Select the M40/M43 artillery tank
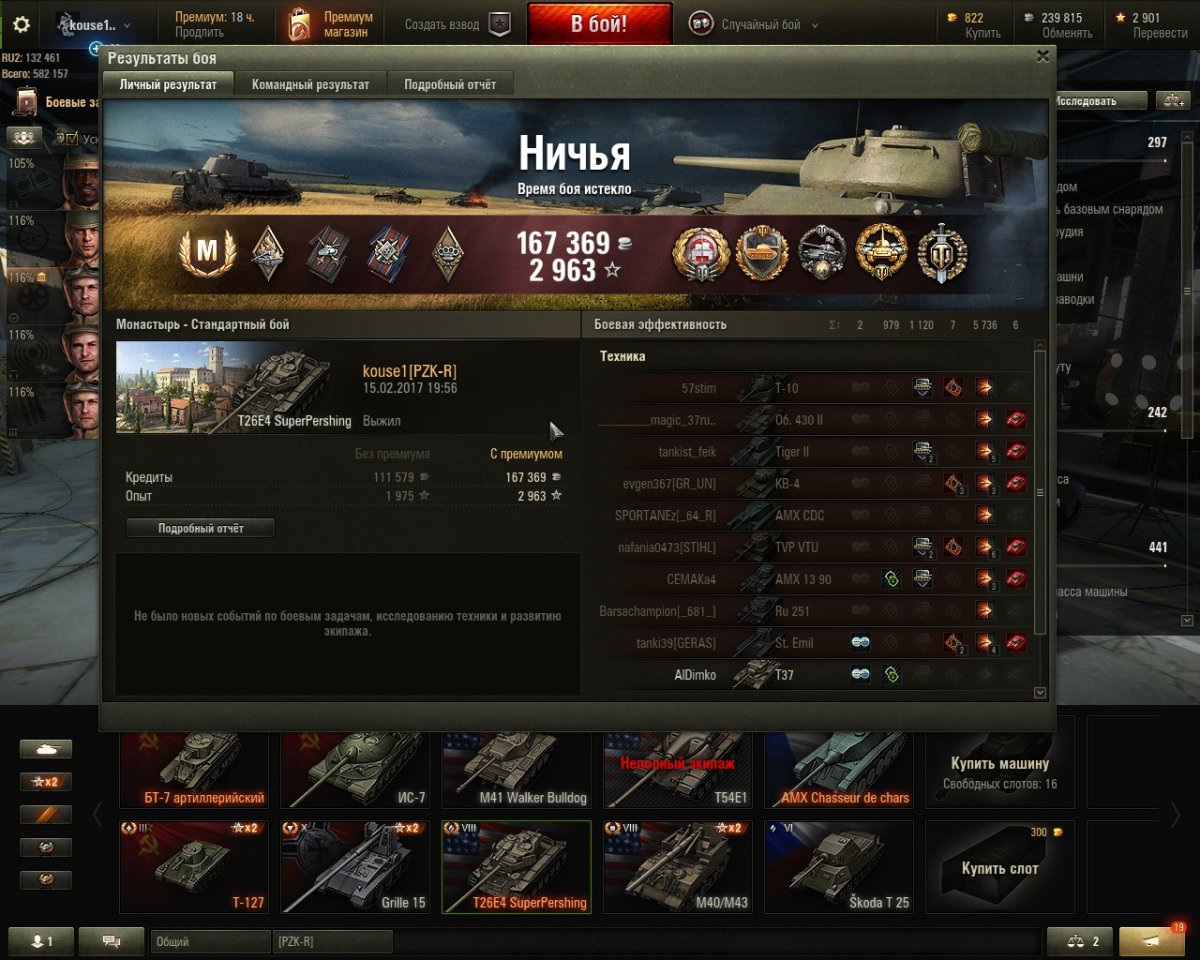 tap(677, 866)
